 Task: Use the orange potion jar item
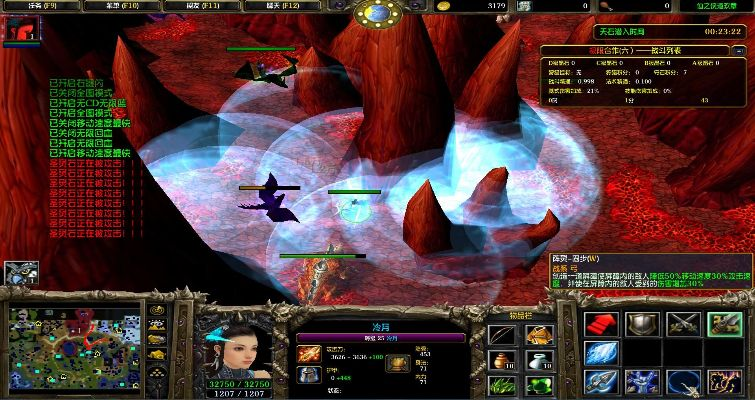pyautogui.click(x=502, y=360)
